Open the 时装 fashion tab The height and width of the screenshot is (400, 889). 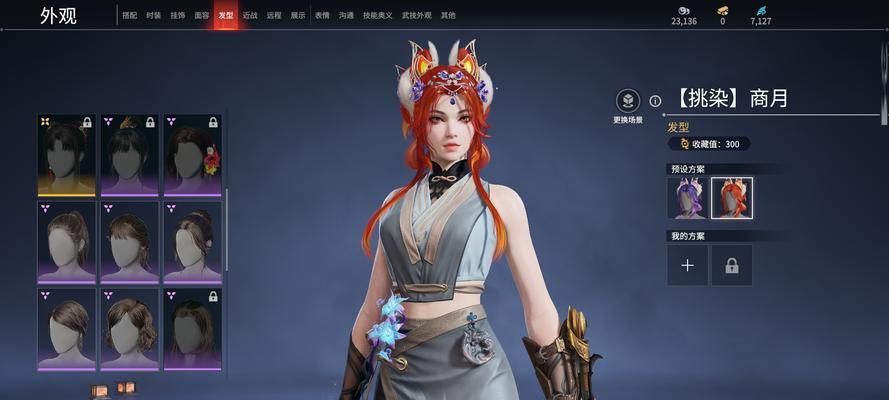(153, 16)
